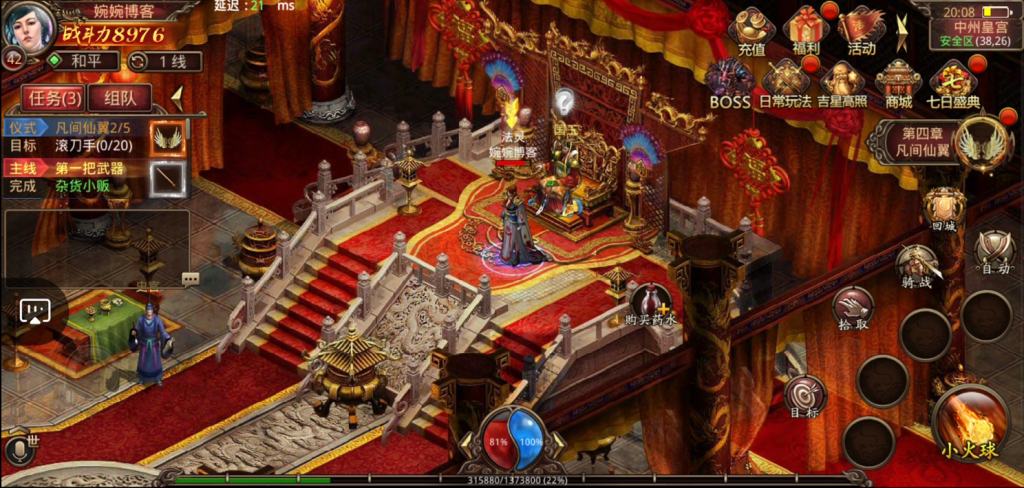Select the 目标 target button
This screenshot has width=1024, height=488.
804,396
